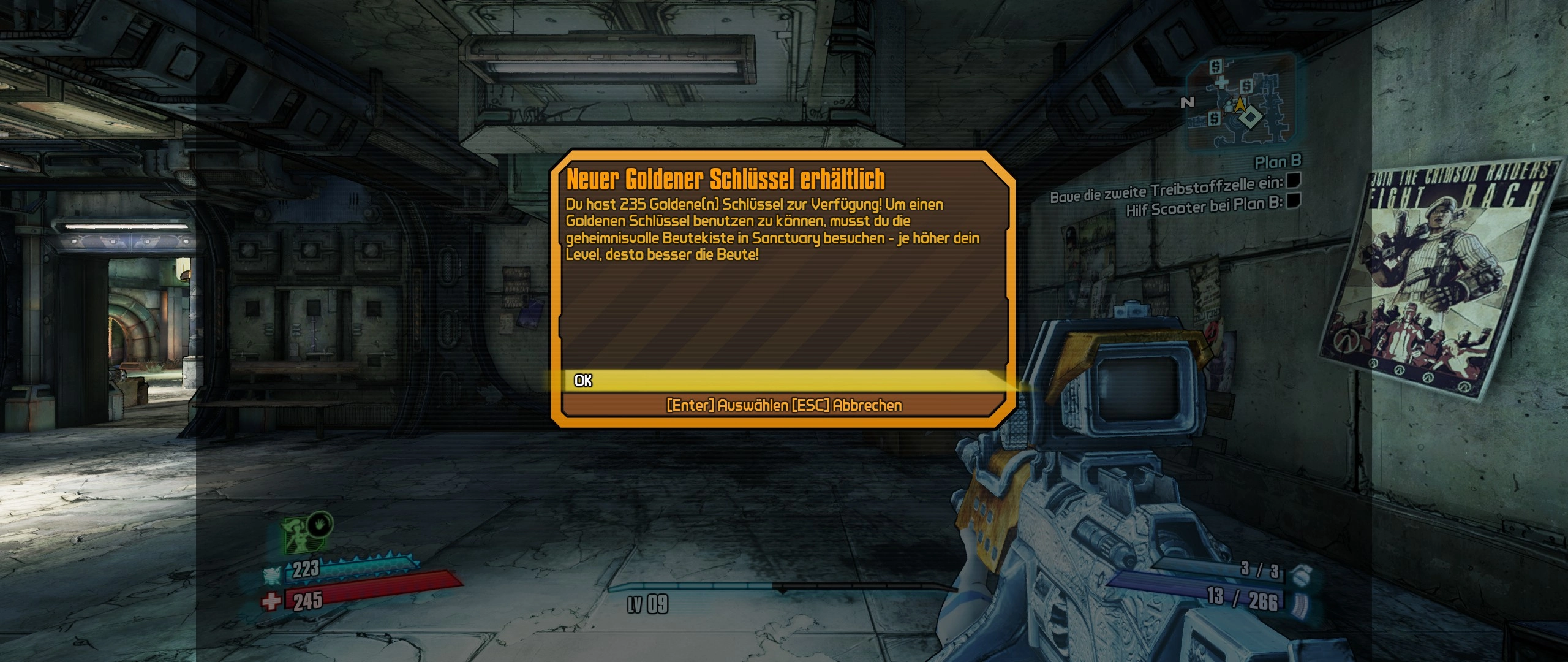Toggle the Treibstoffzelle objective checkbox
Screen dimensions: 1568x662
point(1293,181)
